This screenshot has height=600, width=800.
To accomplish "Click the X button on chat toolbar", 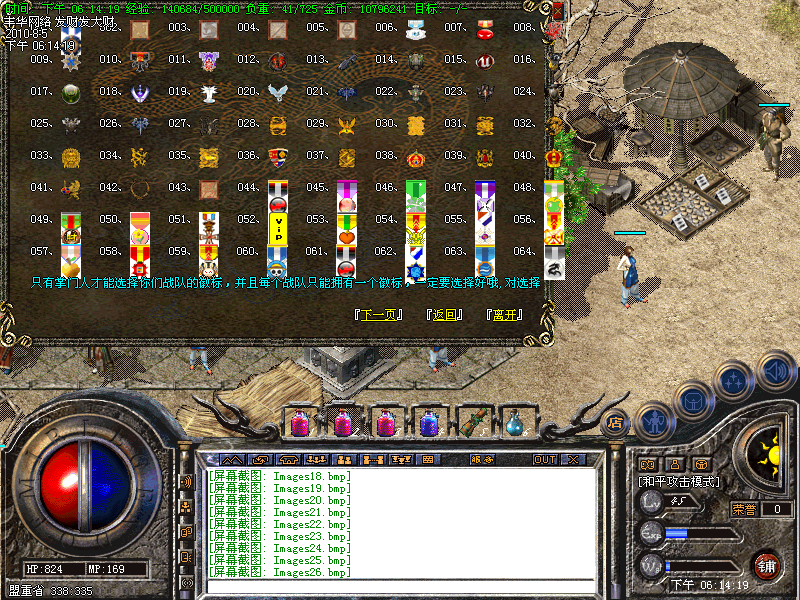I will pos(573,460).
